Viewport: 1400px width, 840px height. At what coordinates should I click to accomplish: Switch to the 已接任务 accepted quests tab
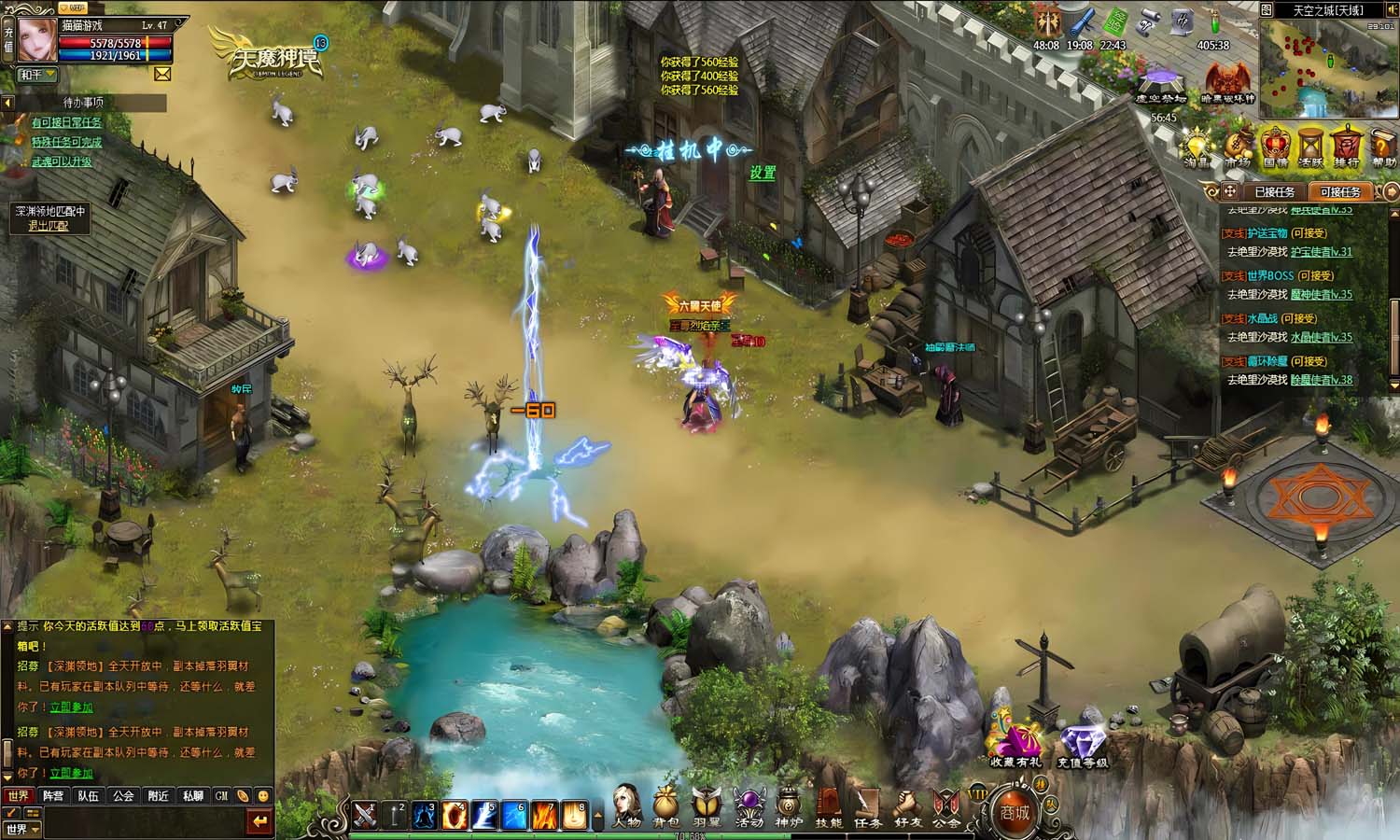click(1274, 191)
